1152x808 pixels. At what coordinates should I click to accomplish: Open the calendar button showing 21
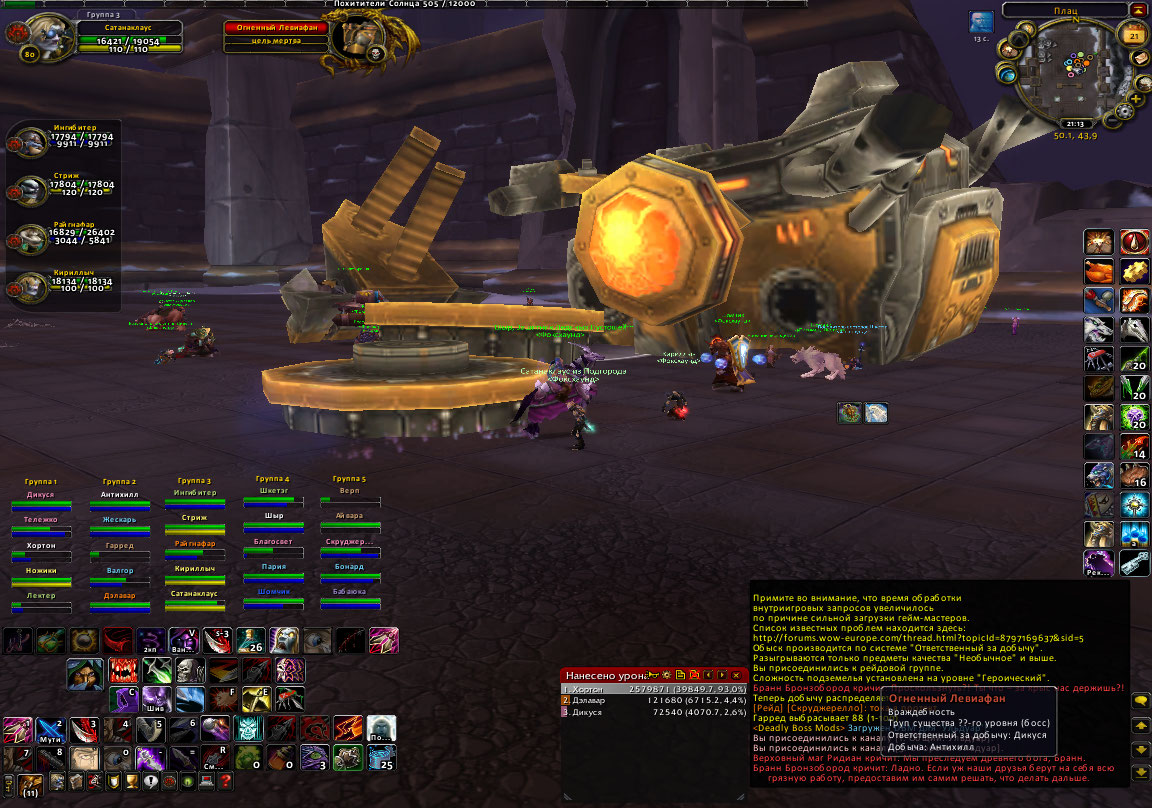pyautogui.click(x=1134, y=37)
